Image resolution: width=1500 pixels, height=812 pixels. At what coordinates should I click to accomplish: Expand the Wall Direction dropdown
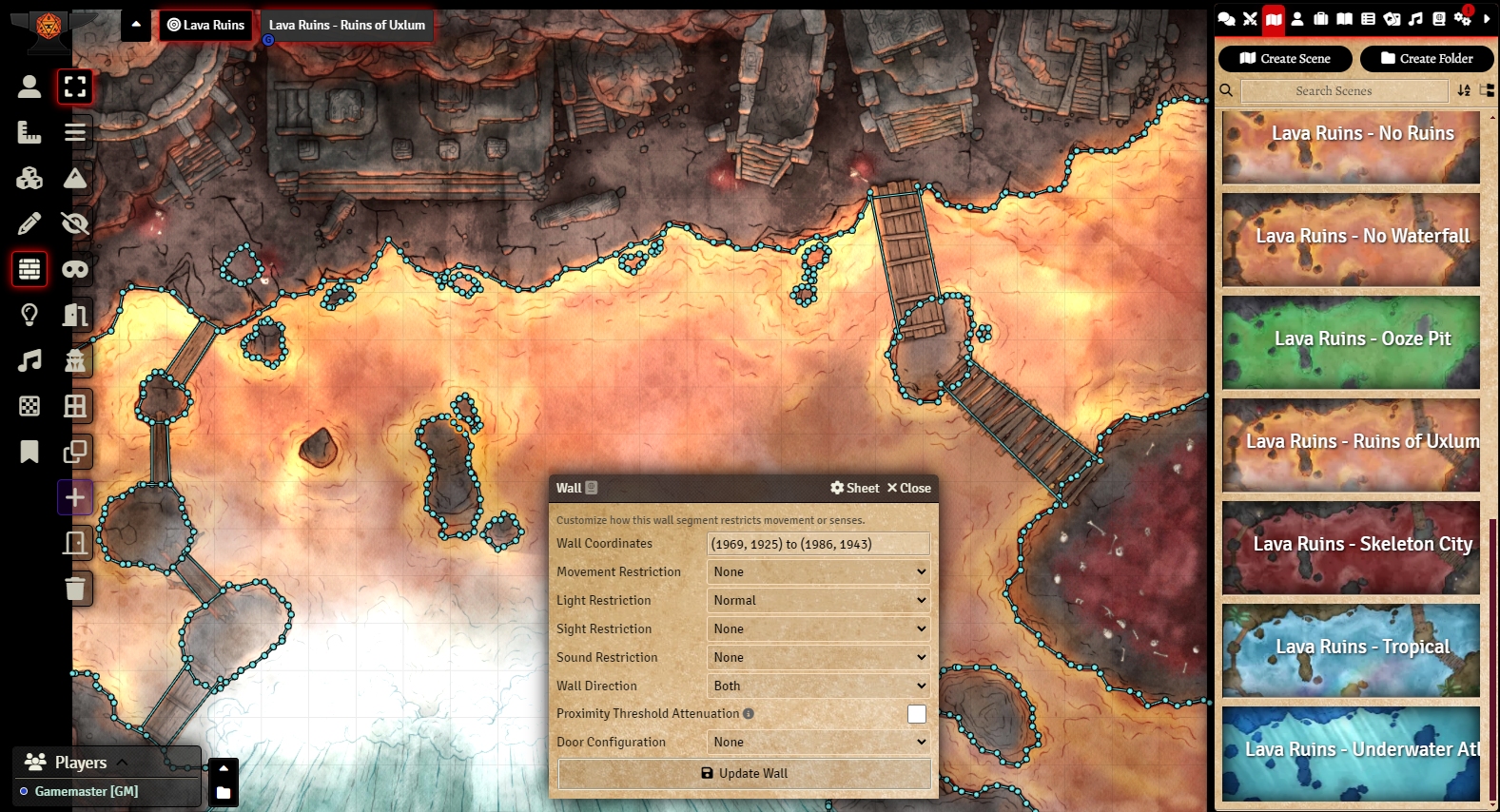[819, 686]
